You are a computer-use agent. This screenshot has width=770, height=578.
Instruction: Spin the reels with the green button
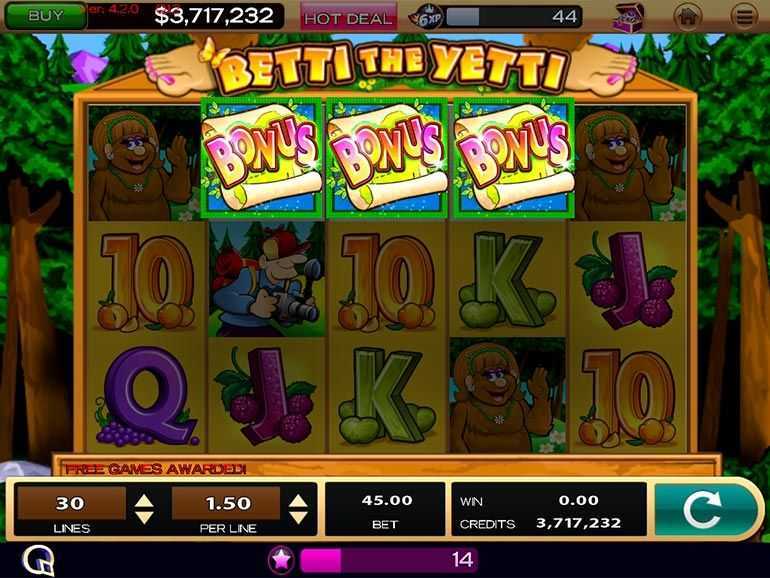[x=701, y=509]
